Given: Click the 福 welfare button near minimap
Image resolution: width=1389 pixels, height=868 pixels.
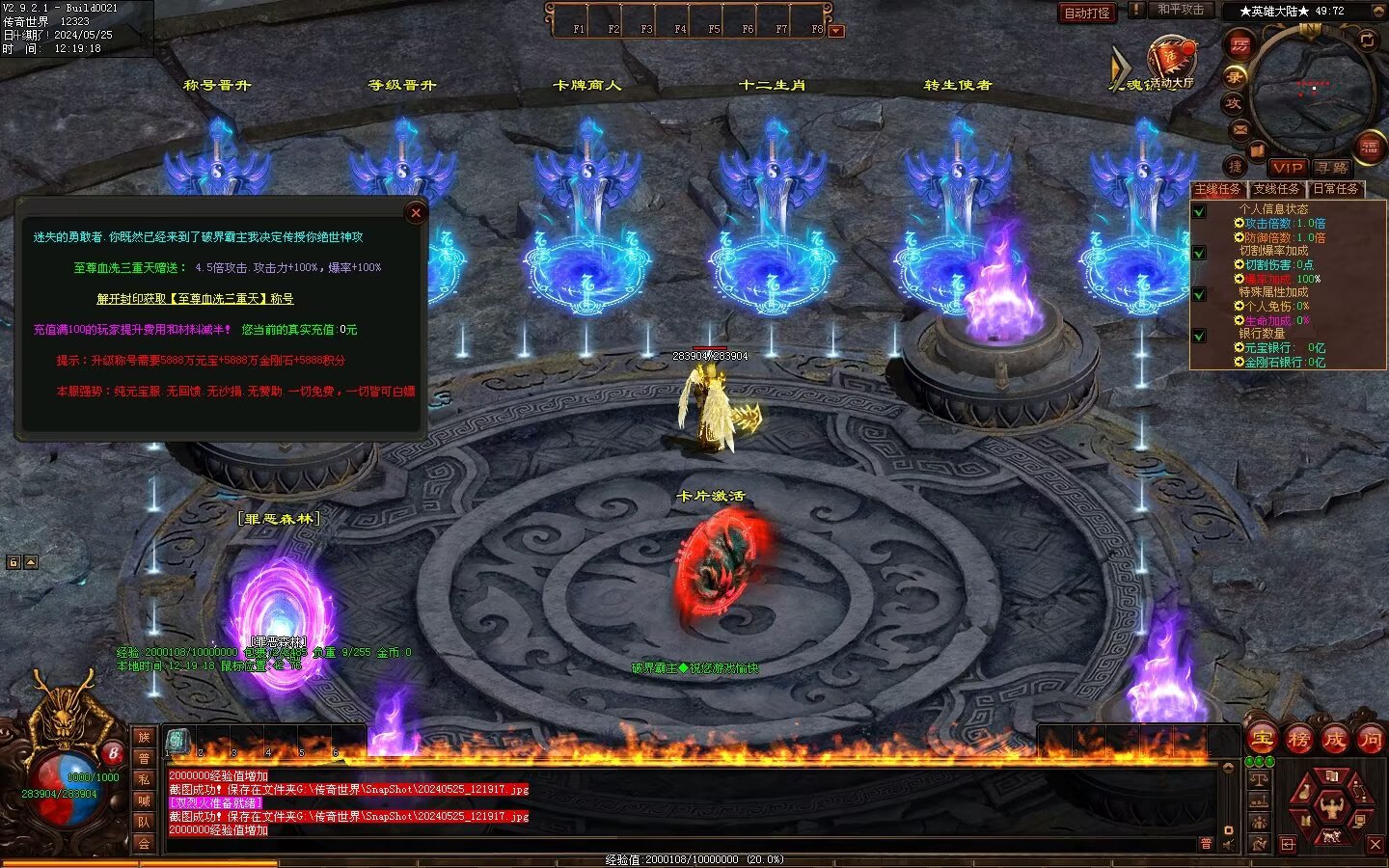Looking at the screenshot, I should (1368, 148).
